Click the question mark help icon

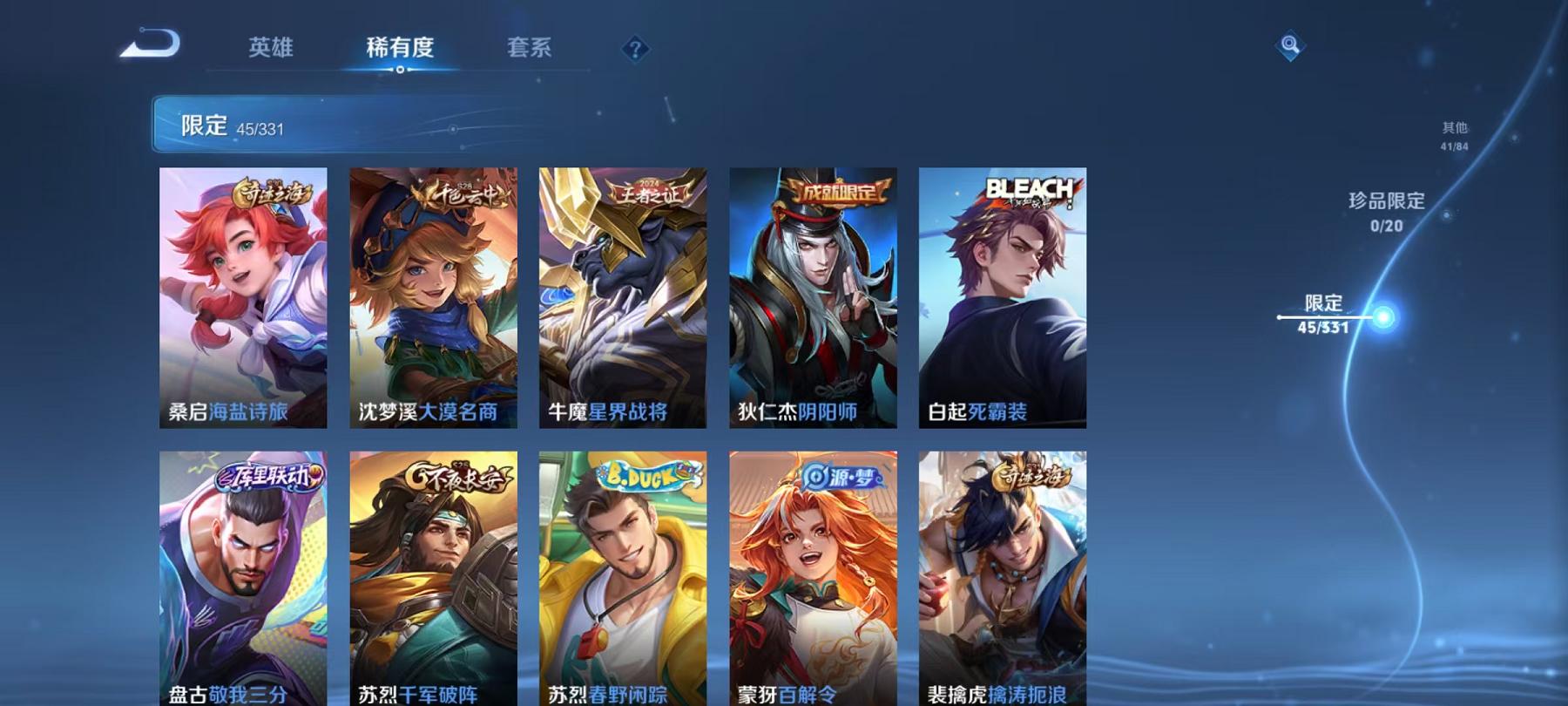(x=635, y=50)
